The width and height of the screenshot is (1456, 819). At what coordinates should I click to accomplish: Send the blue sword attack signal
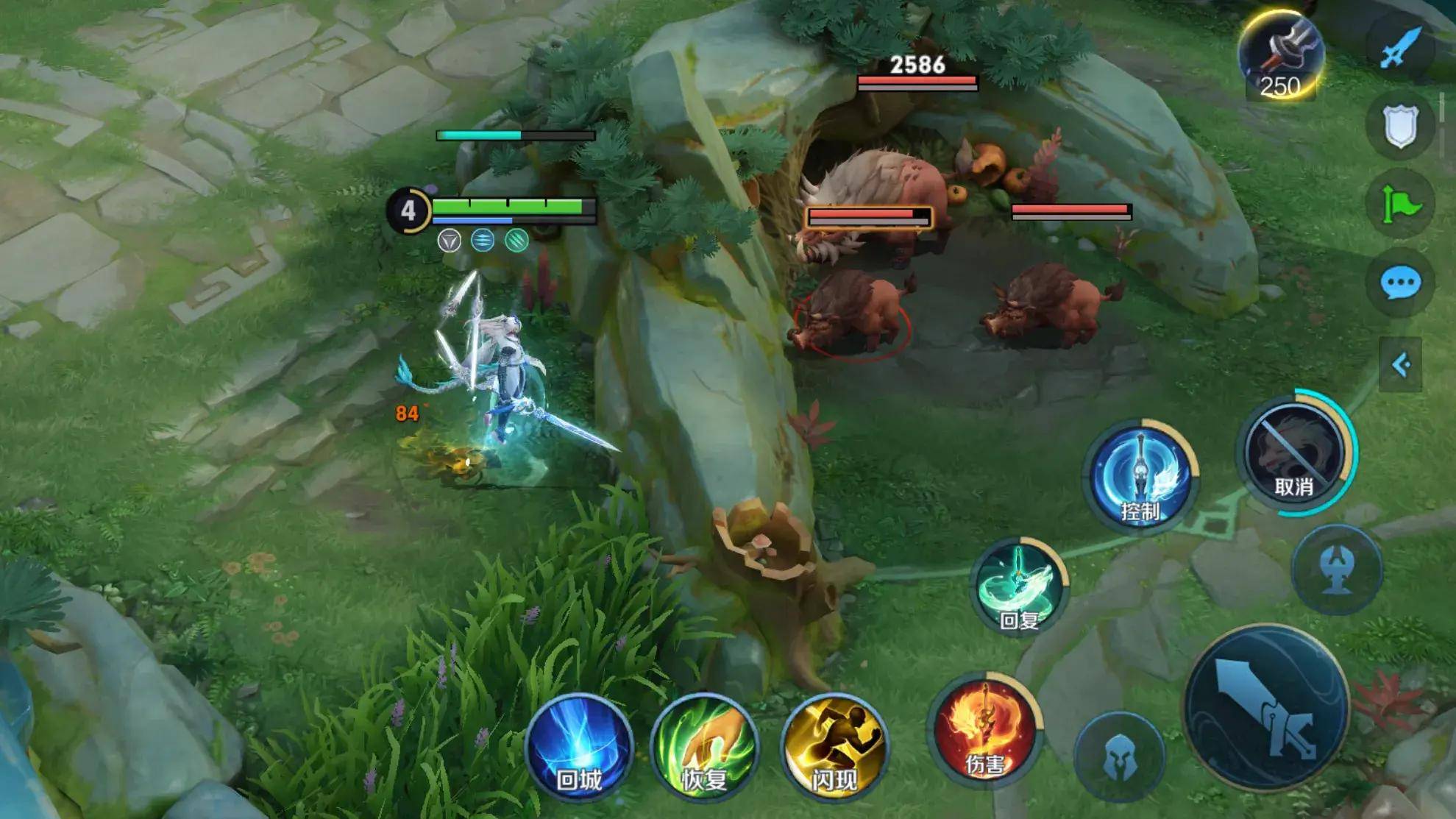point(1400,48)
